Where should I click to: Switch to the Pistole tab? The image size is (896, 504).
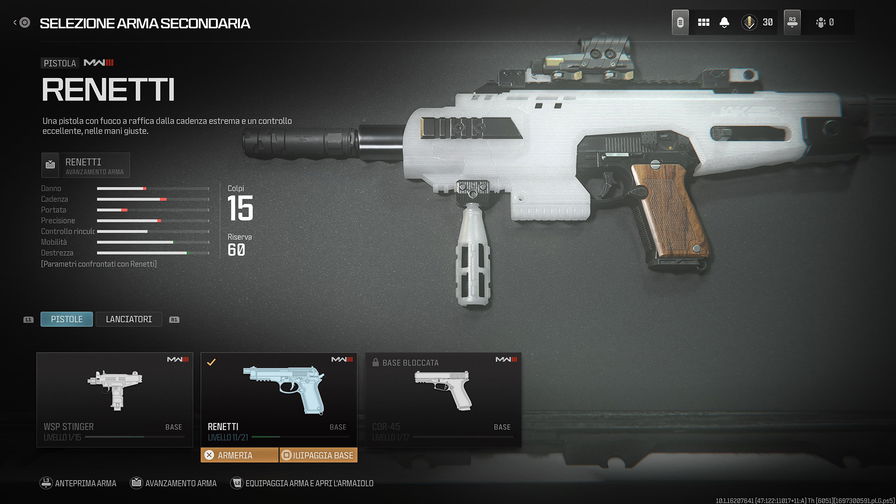pos(66,319)
